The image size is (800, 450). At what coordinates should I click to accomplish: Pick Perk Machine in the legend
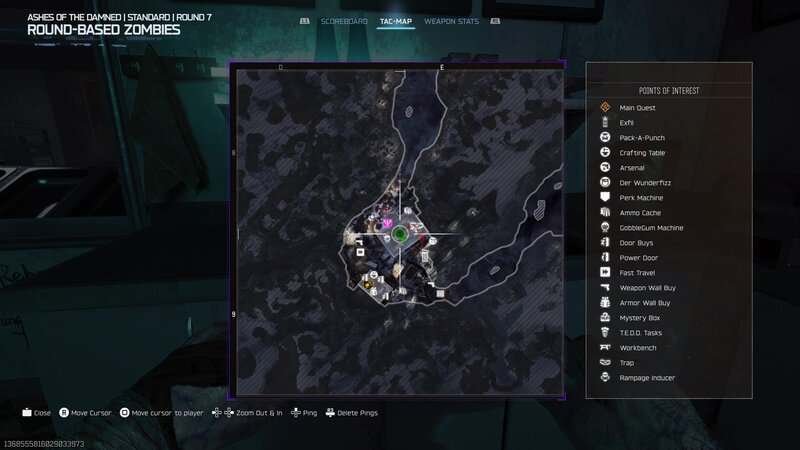coord(641,198)
